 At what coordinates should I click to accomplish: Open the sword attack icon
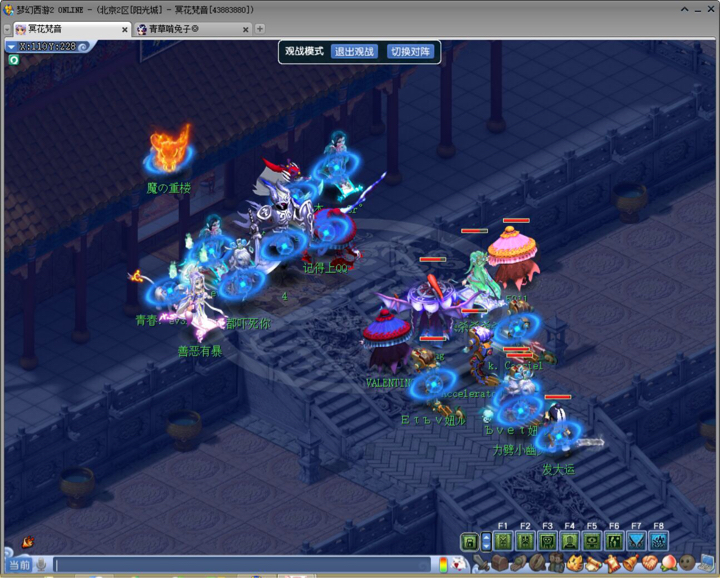481,565
